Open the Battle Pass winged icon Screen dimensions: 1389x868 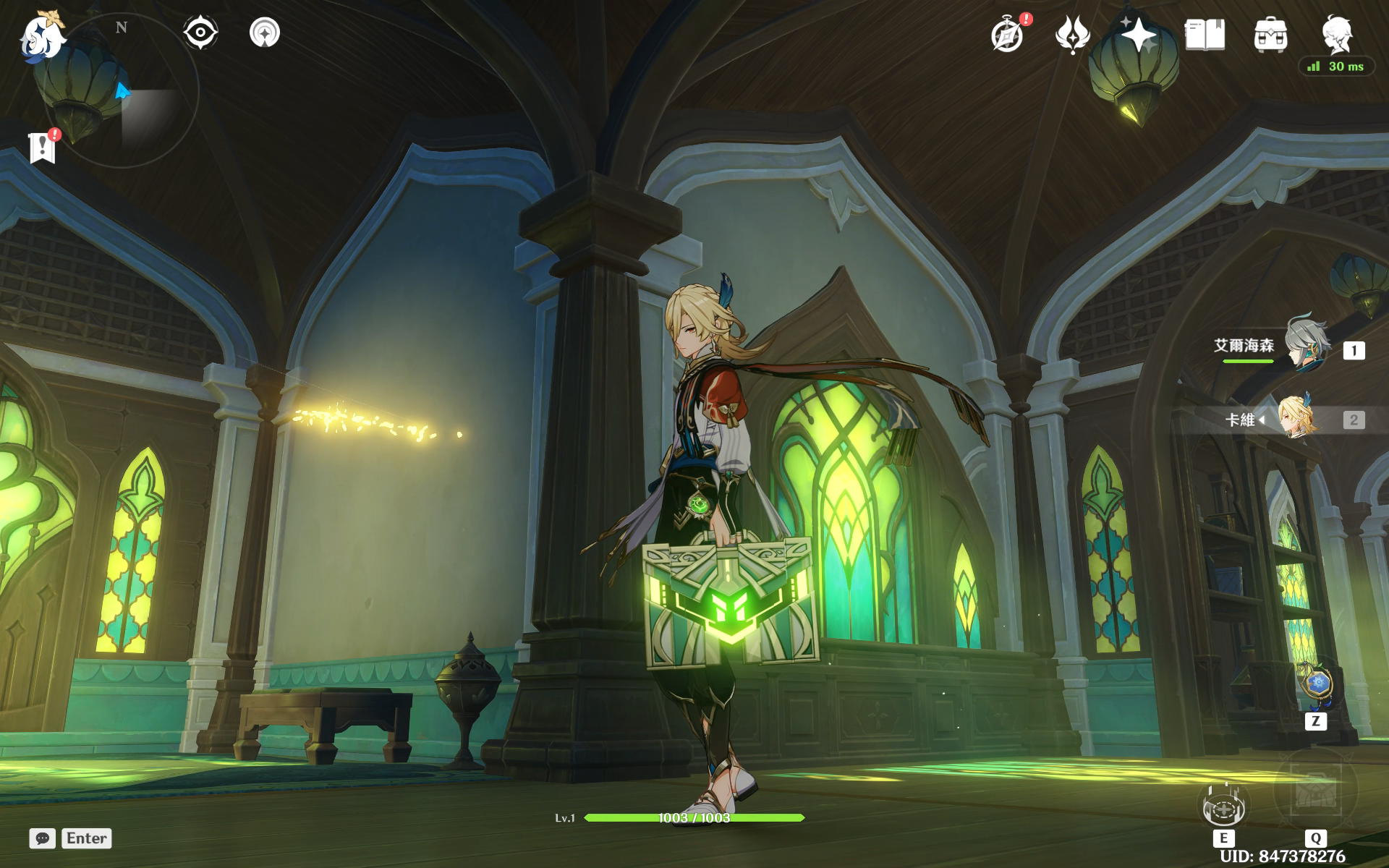1072,35
